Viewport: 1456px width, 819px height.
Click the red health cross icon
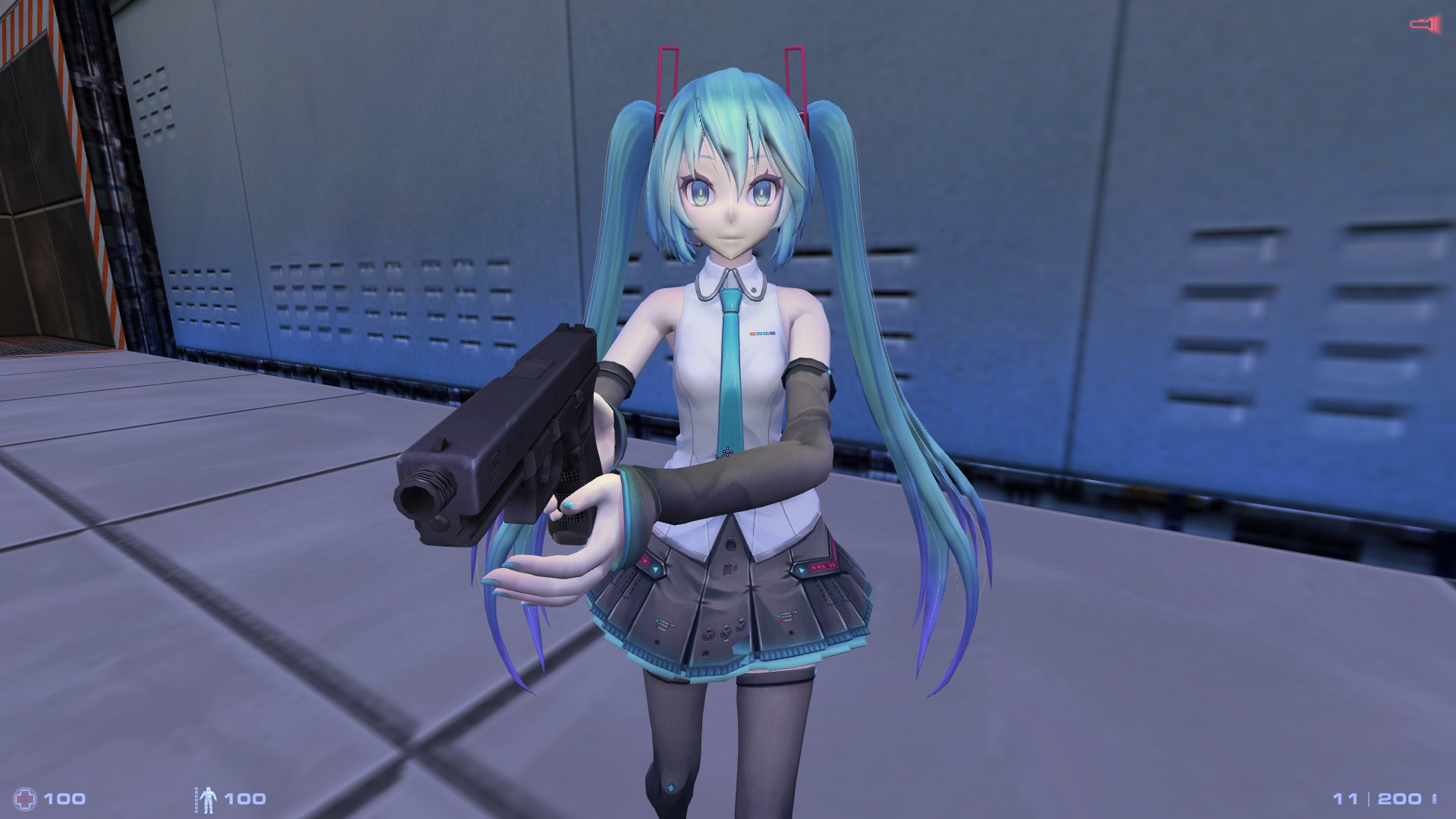24,798
